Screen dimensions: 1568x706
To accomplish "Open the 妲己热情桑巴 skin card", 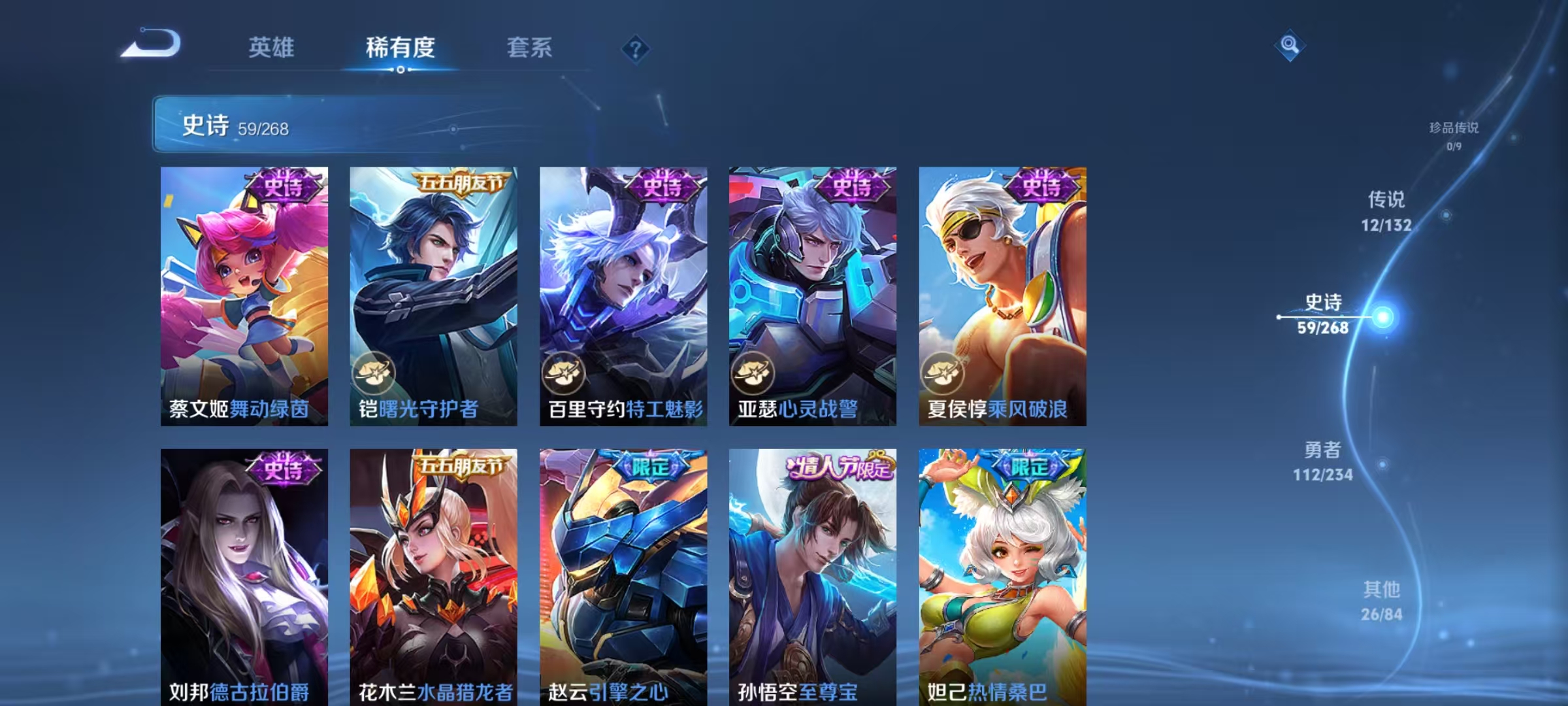I will pyautogui.click(x=998, y=575).
